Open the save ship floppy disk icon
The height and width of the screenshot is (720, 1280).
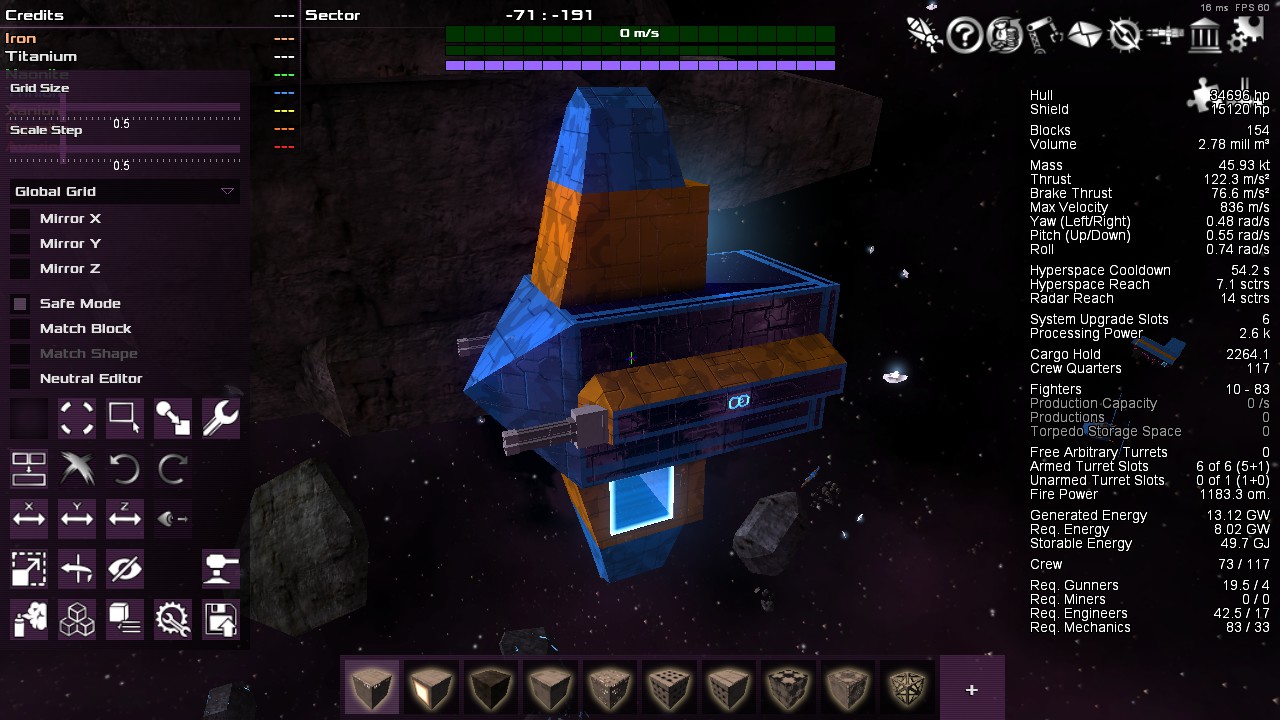tap(220, 620)
